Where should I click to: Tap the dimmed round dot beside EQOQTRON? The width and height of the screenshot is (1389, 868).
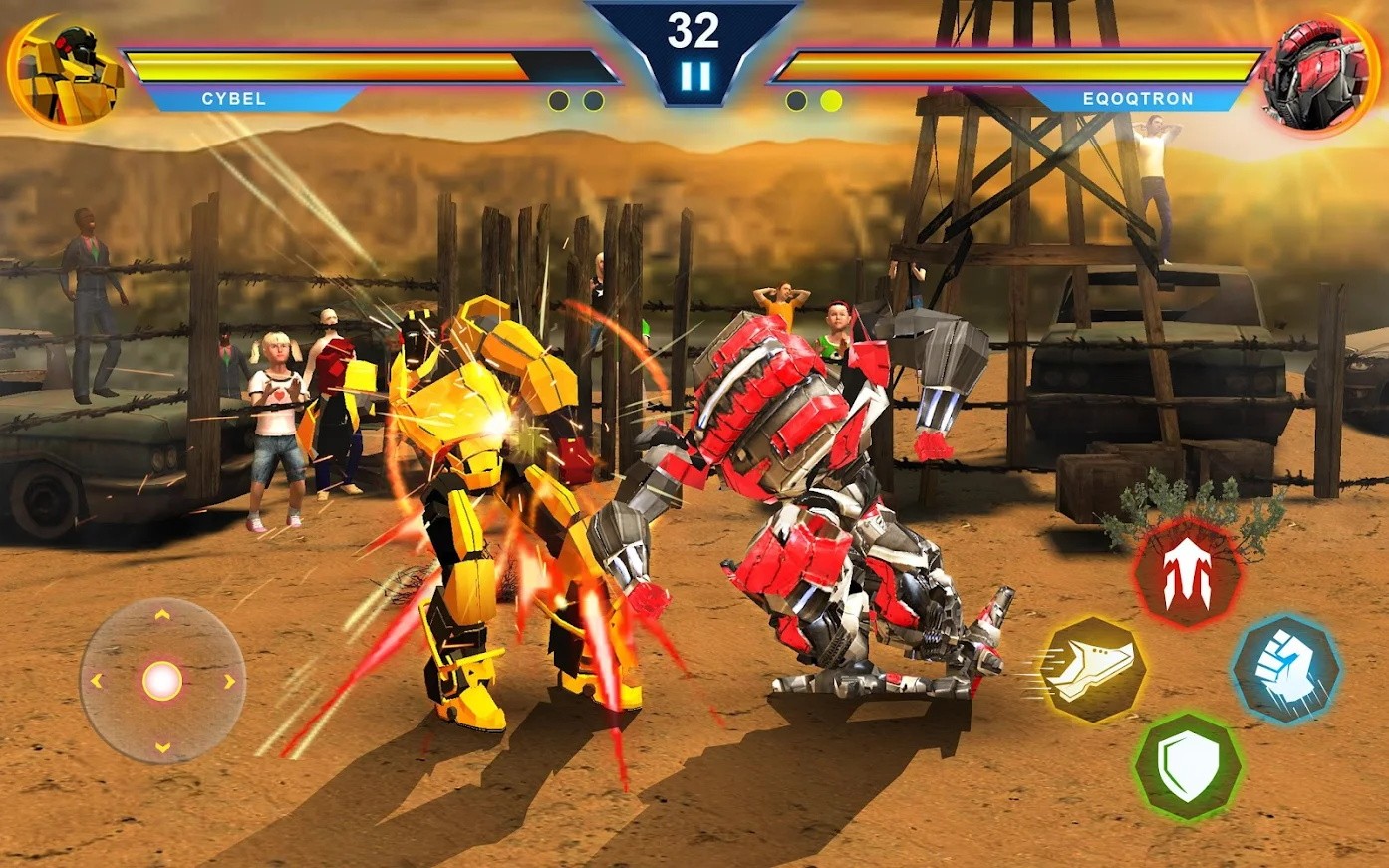[x=797, y=100]
